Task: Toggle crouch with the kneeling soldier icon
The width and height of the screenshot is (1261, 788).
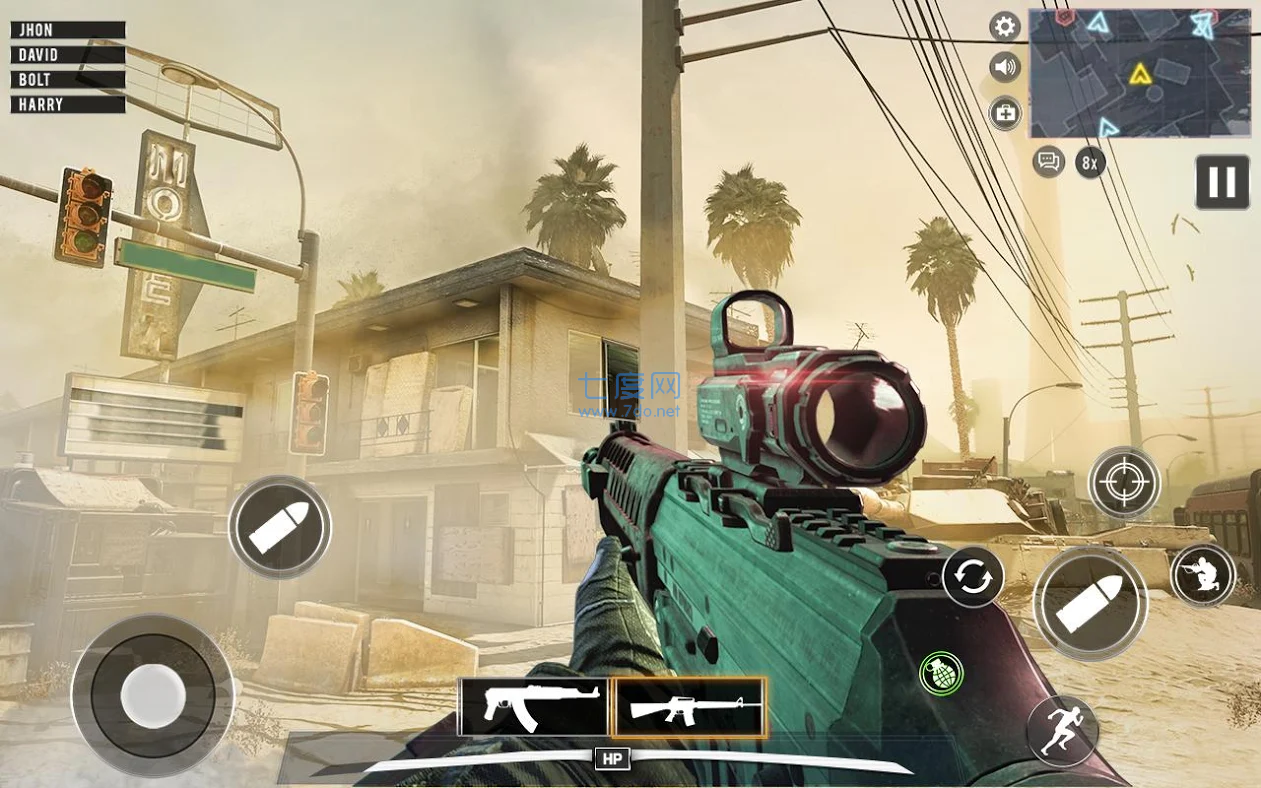Action: 1203,575
